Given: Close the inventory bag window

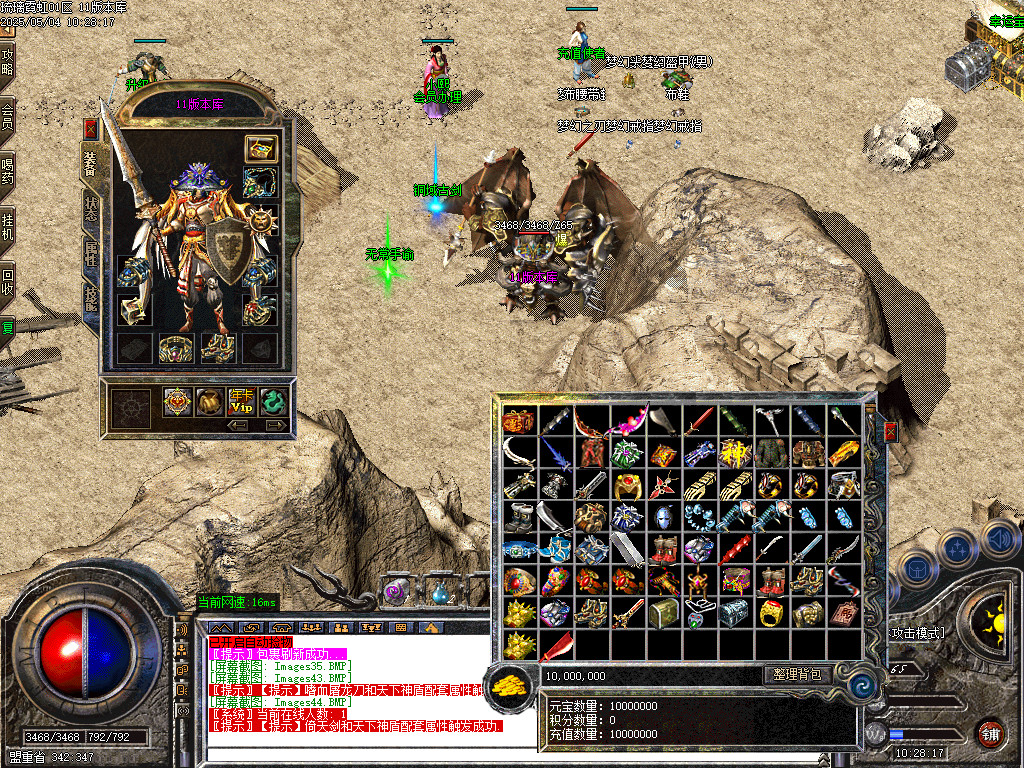Looking at the screenshot, I should [890, 432].
